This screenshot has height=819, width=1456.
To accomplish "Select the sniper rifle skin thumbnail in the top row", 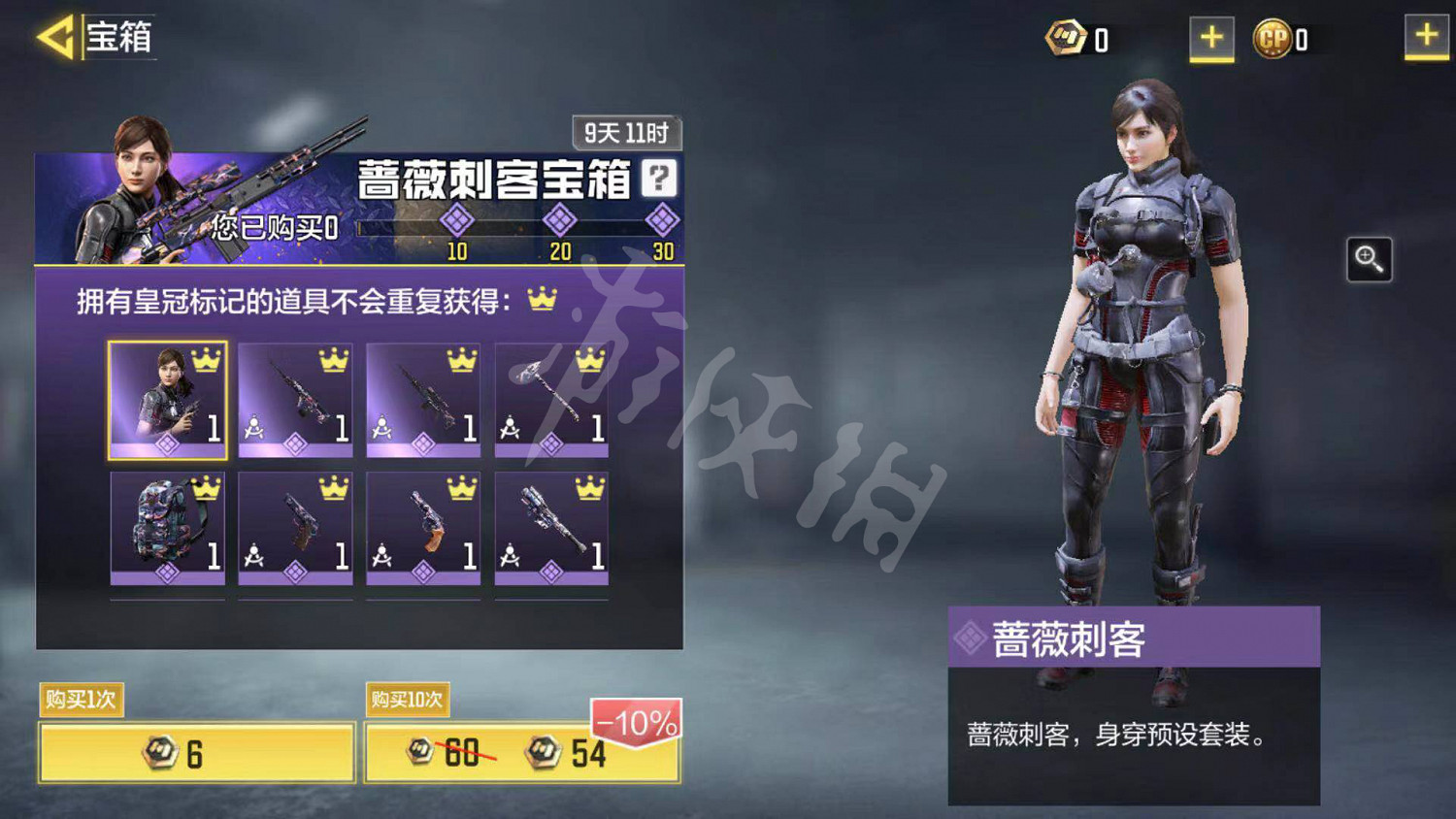I will point(295,398).
